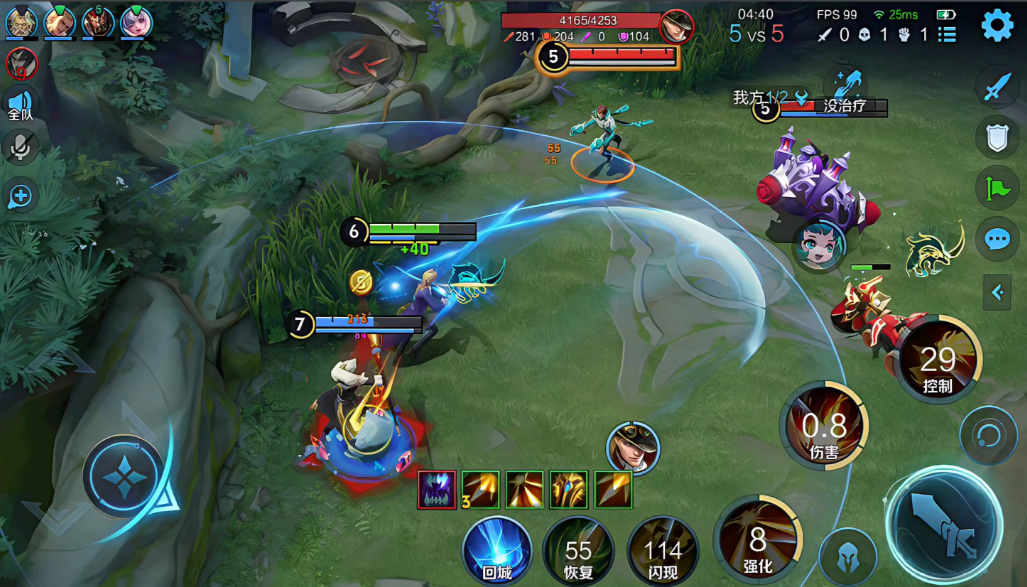Open the blue chat bubble quick messages
Screen dimensions: 1027x587
[x=997, y=239]
